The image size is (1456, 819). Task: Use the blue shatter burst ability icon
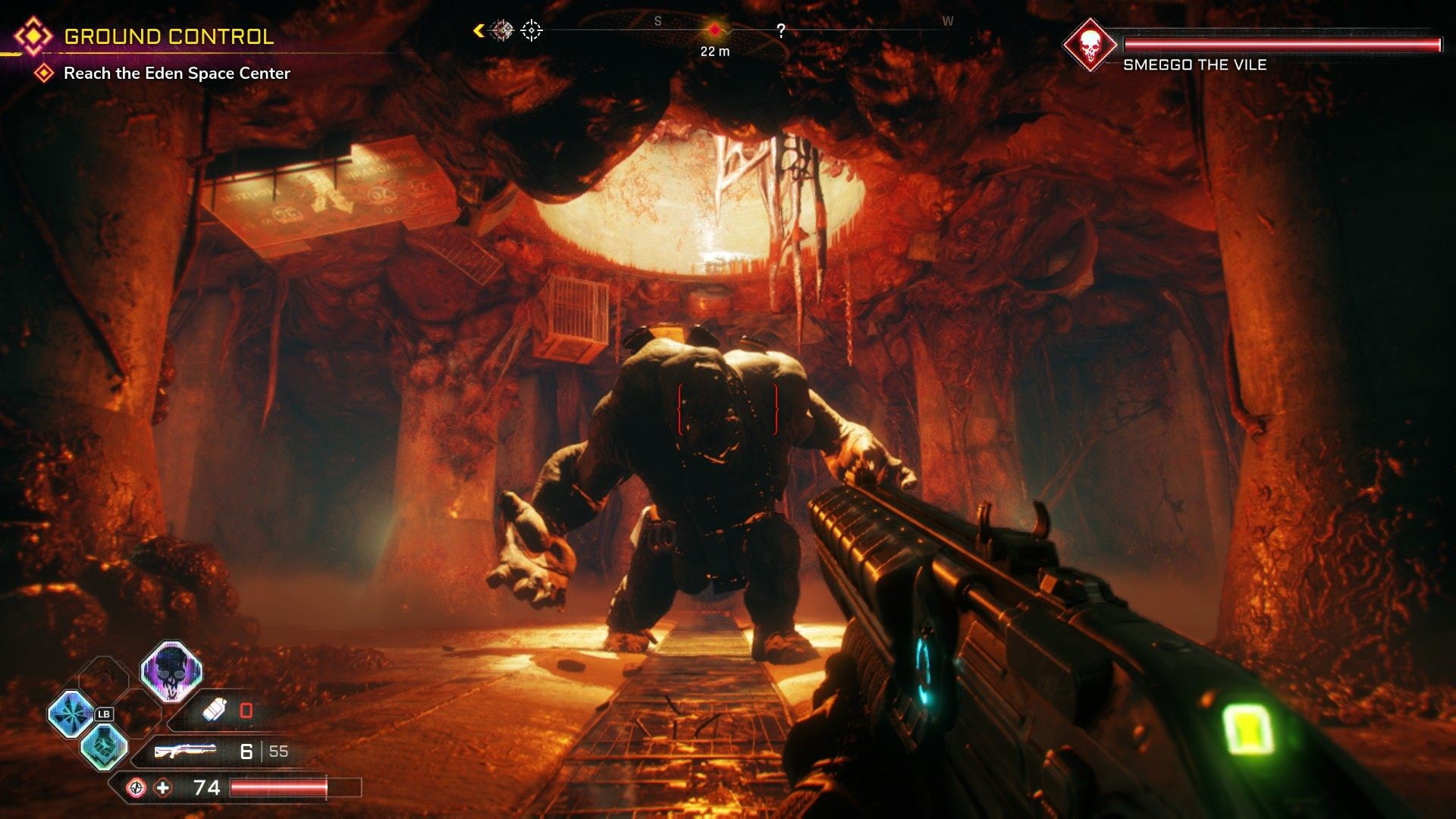click(71, 714)
